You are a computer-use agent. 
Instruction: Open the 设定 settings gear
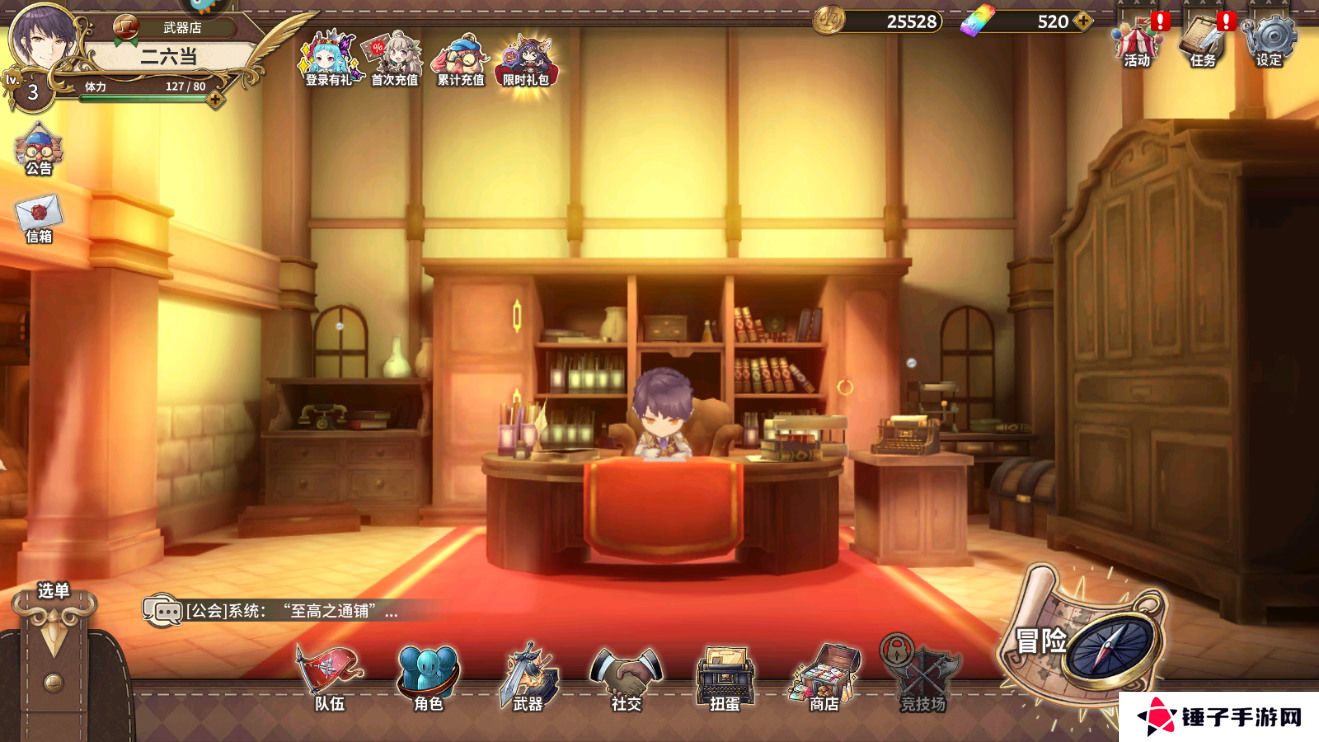coord(1269,41)
